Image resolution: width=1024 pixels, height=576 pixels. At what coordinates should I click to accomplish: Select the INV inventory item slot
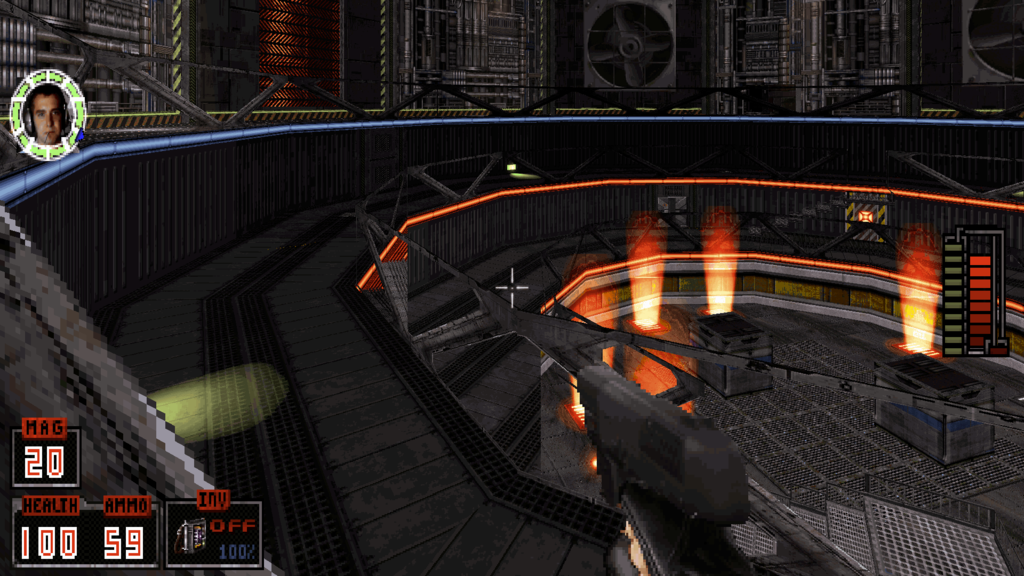click(214, 534)
